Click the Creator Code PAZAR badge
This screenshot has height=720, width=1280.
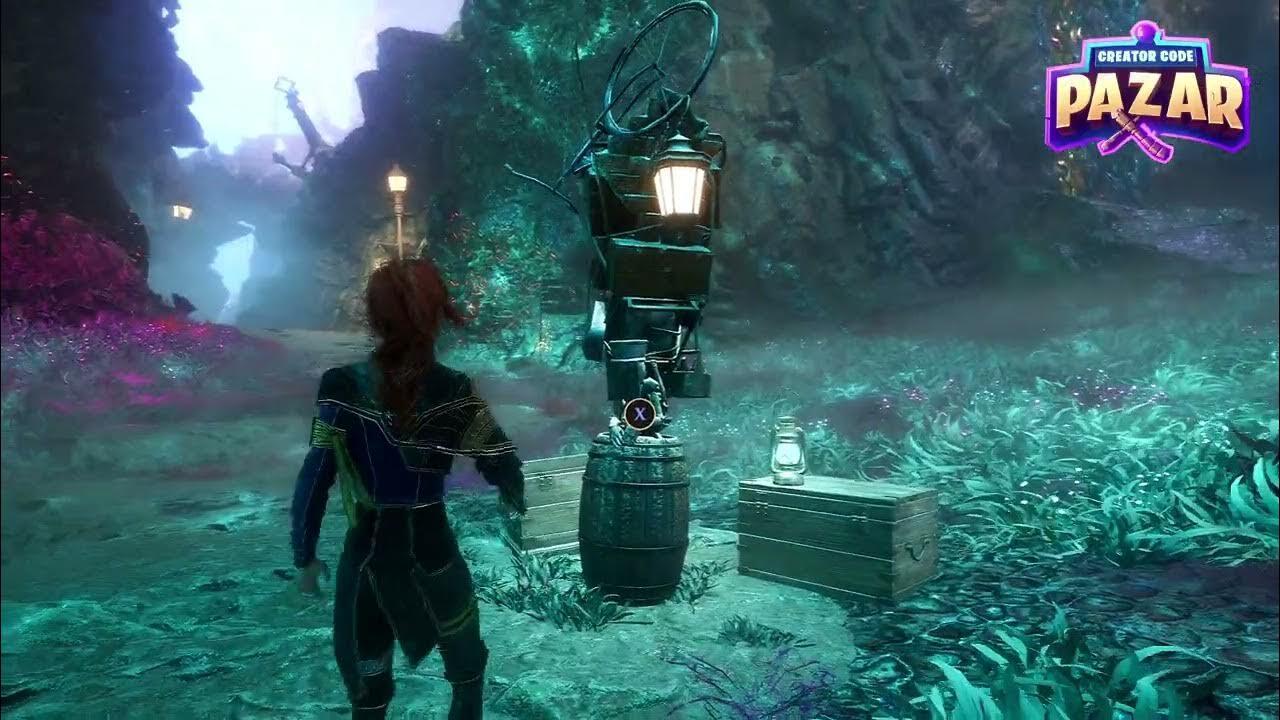click(1147, 94)
